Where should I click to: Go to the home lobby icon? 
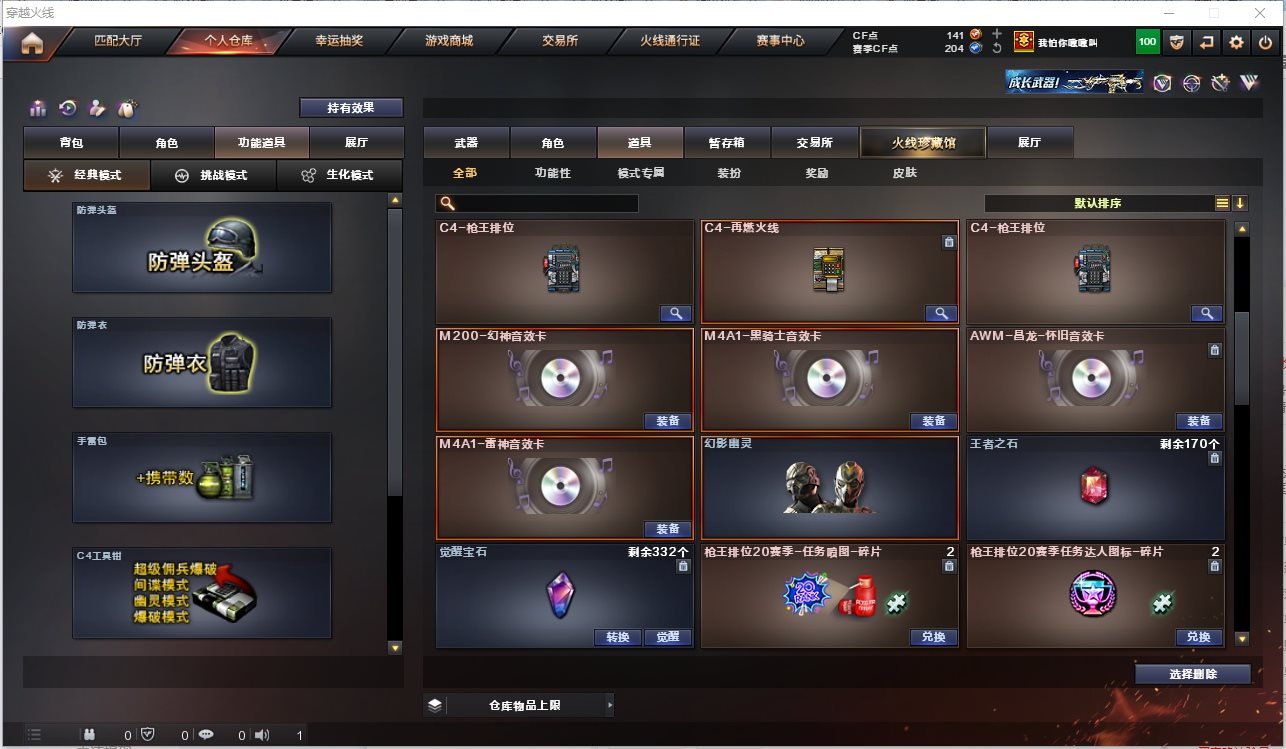pos(32,44)
